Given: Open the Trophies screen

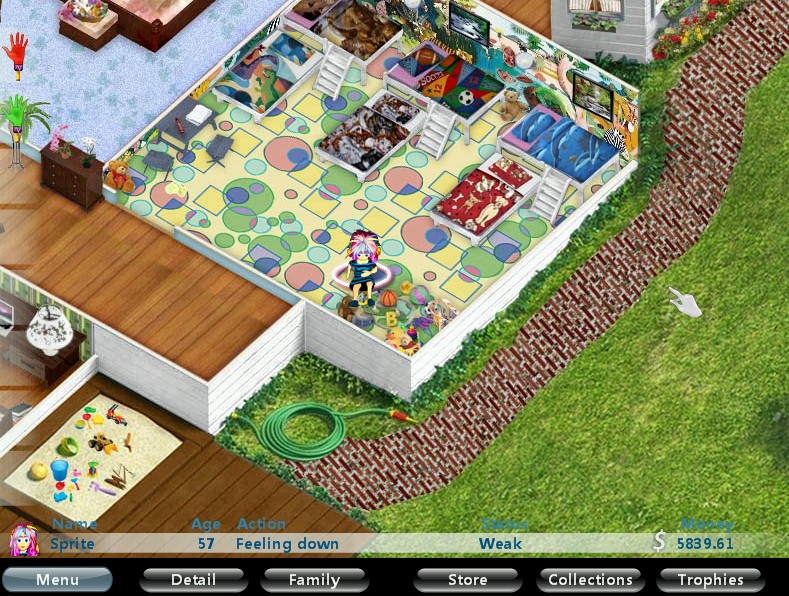Looking at the screenshot, I should pyautogui.click(x=710, y=580).
